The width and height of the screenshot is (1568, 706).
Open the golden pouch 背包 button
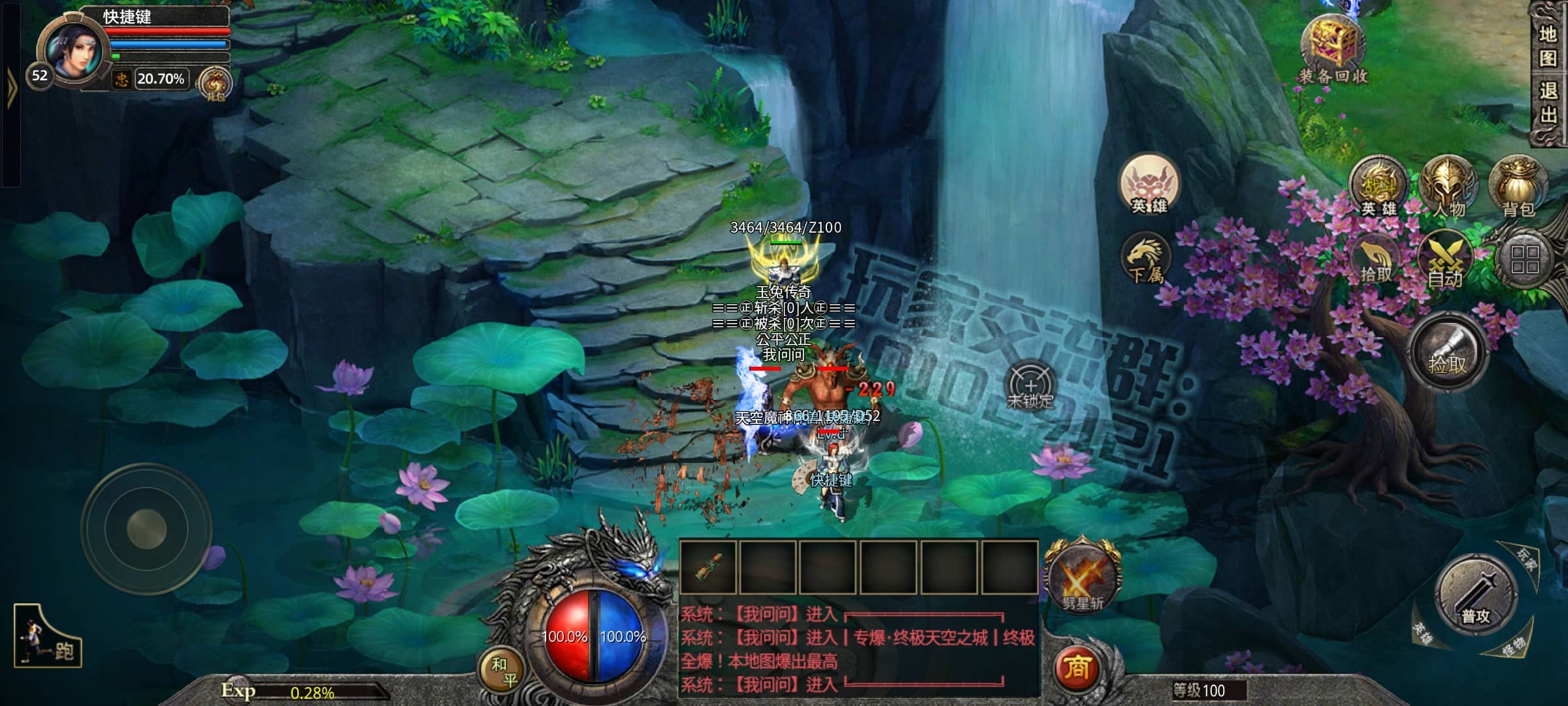1517,188
